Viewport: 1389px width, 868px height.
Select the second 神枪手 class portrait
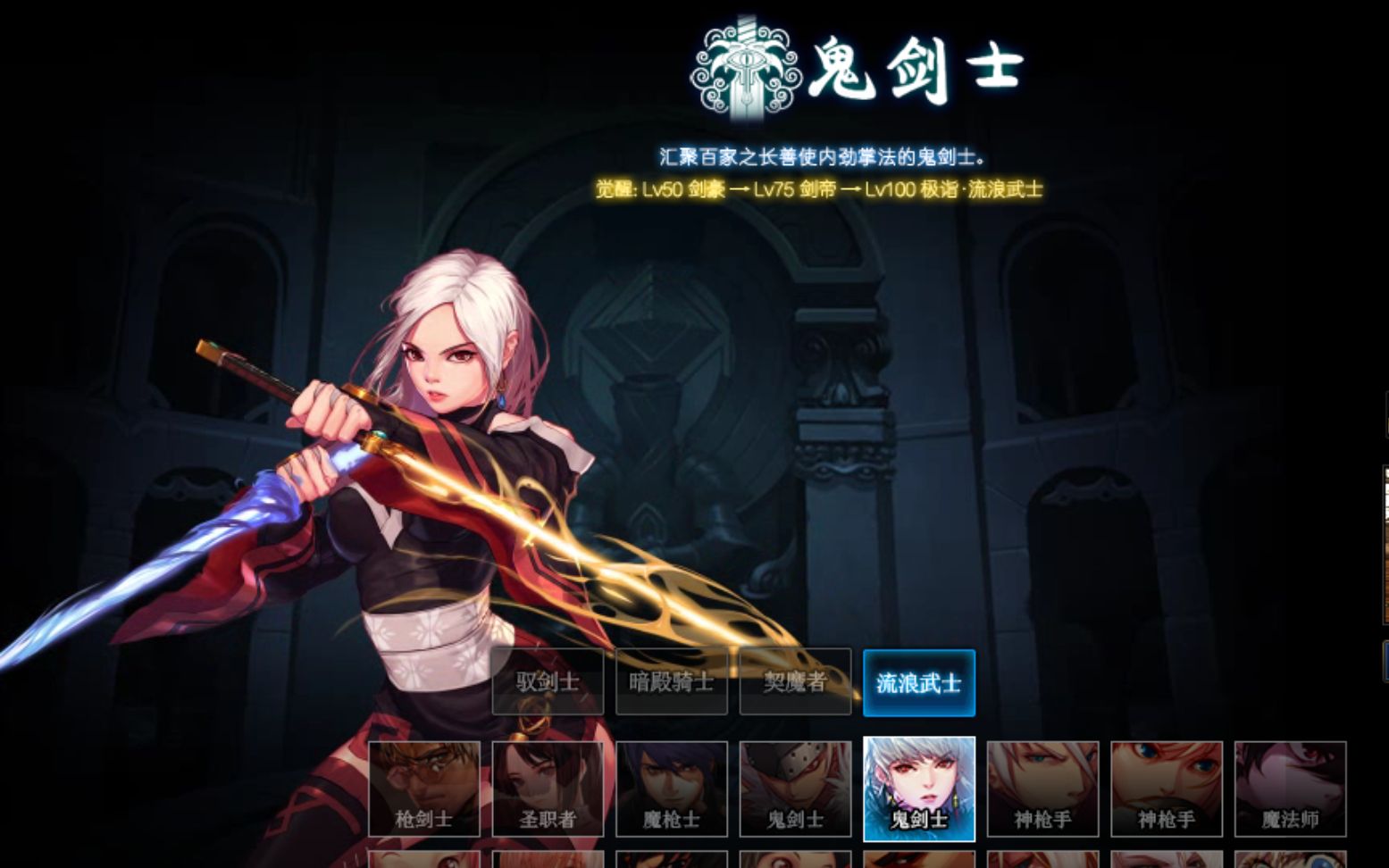(1166, 789)
